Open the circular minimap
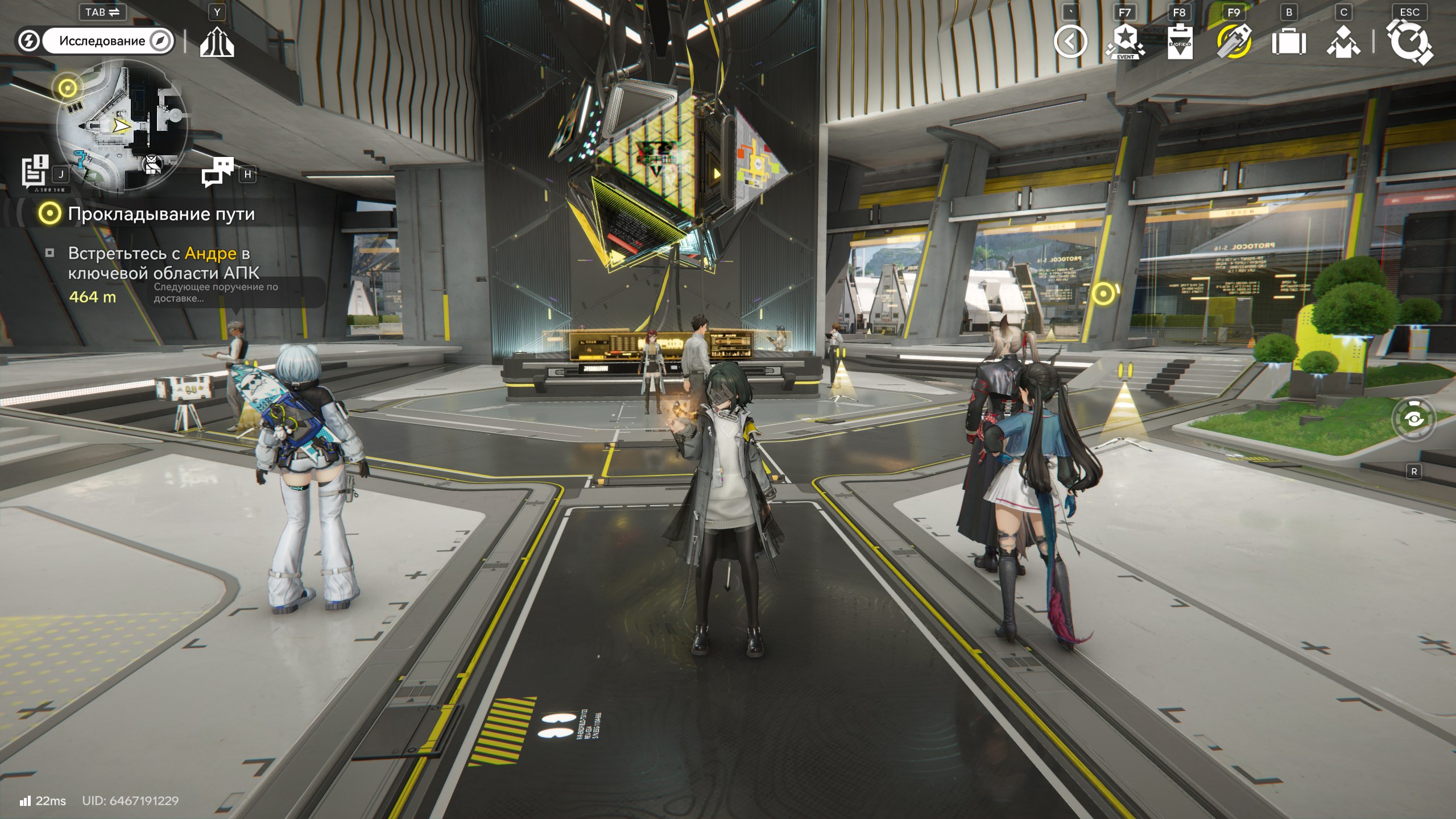The width and height of the screenshot is (1456, 819). pos(122,126)
